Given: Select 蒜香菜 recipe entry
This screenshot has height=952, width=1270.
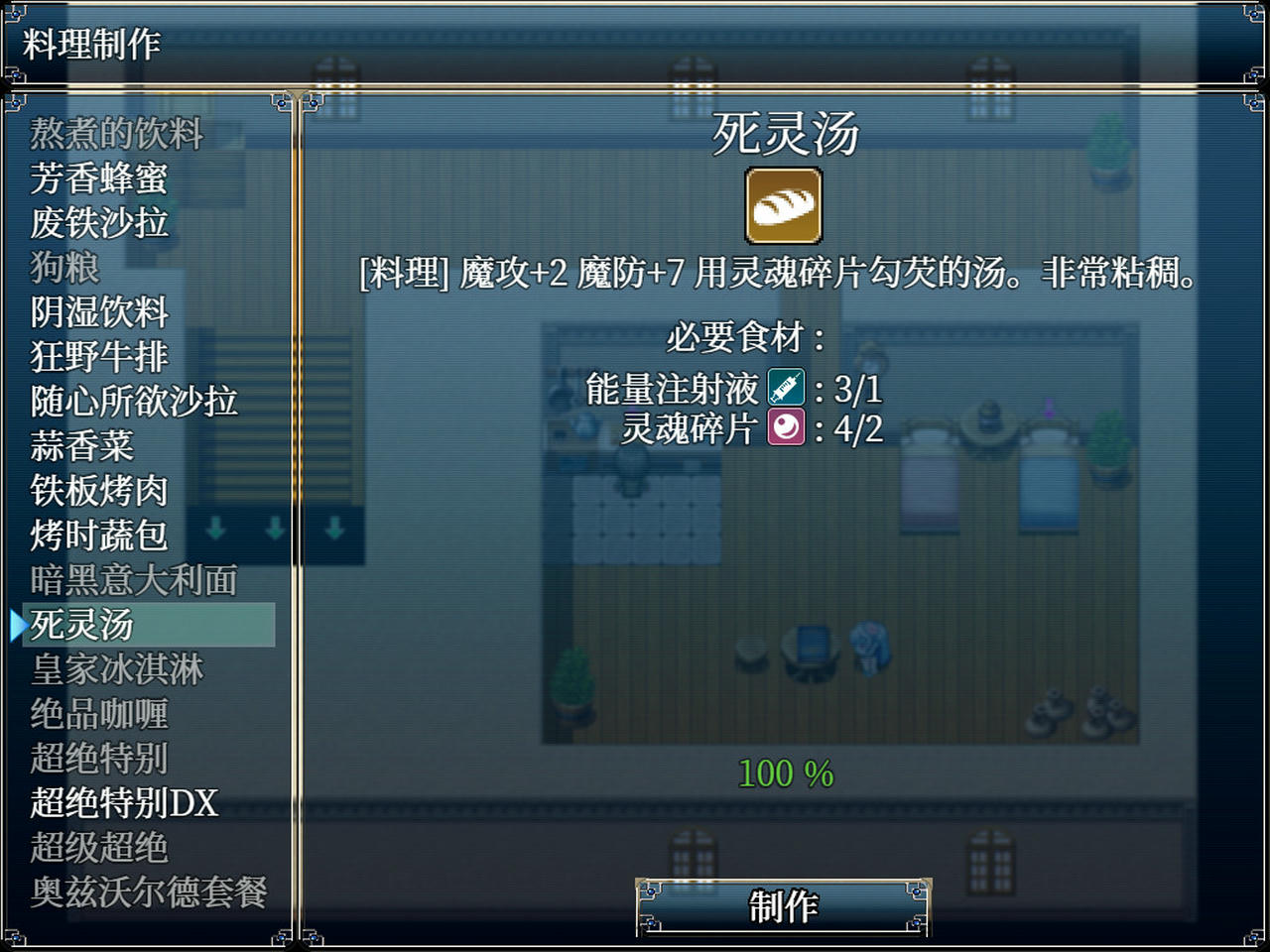Looking at the screenshot, I should [82, 446].
